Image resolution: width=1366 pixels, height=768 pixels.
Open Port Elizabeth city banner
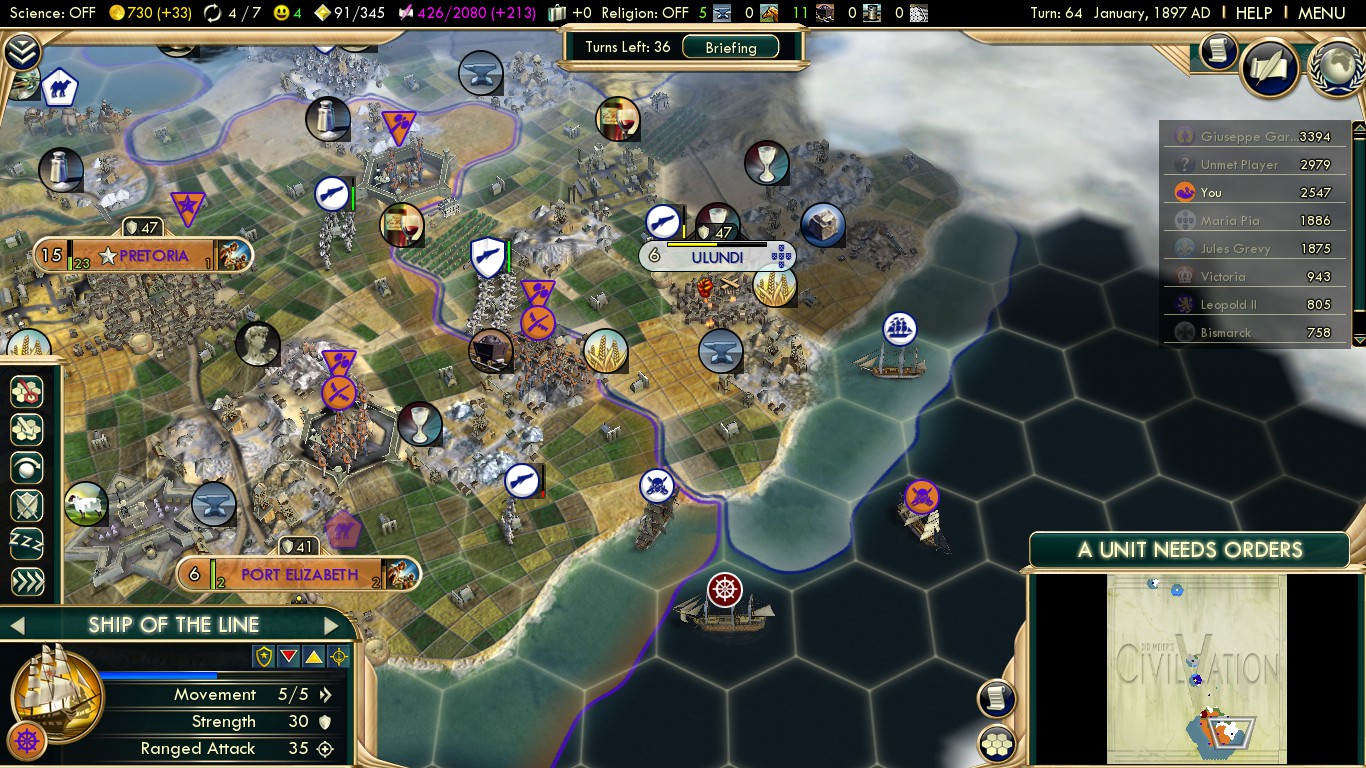click(x=298, y=575)
